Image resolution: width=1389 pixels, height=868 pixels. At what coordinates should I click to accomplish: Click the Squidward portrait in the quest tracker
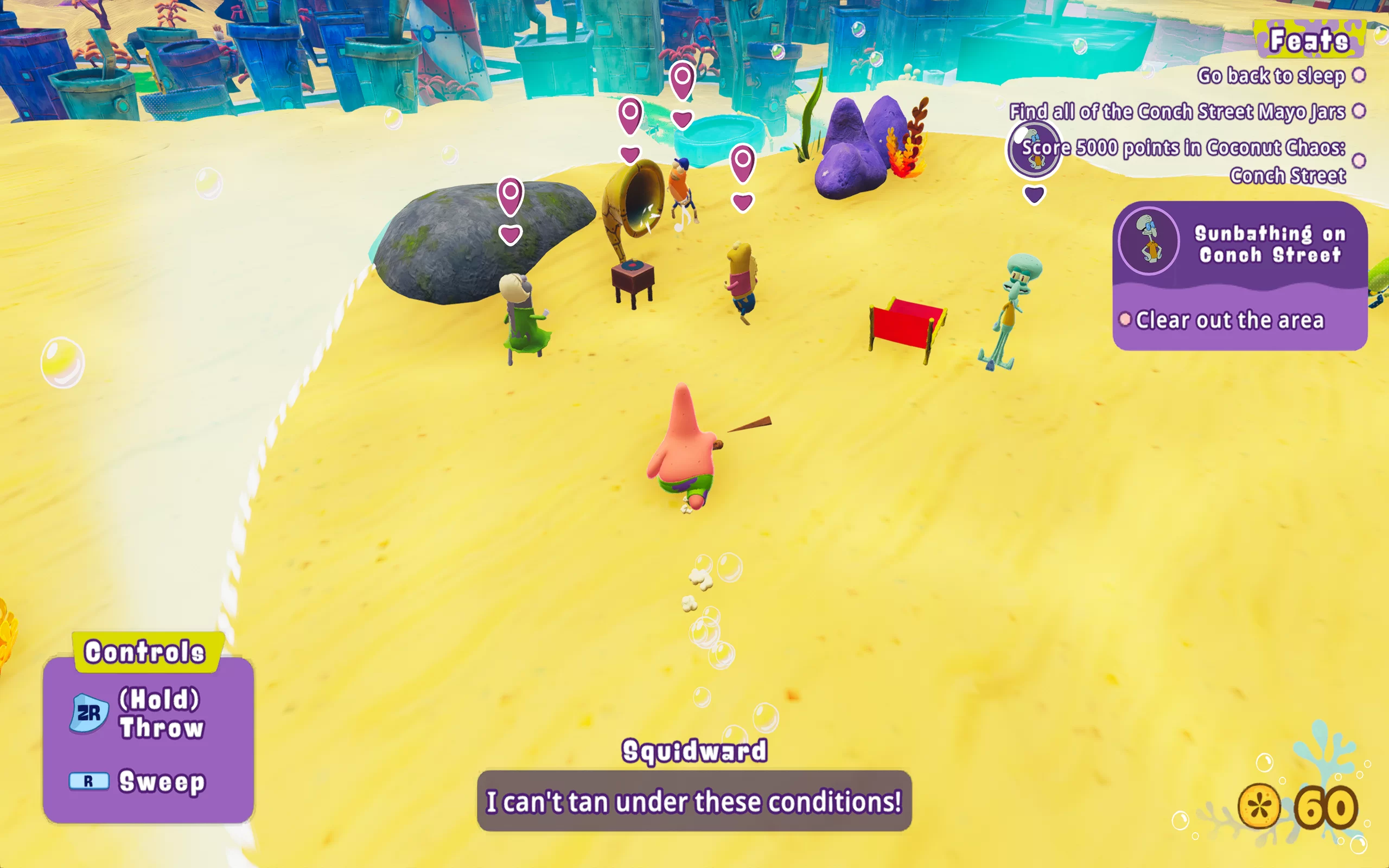1149,241
